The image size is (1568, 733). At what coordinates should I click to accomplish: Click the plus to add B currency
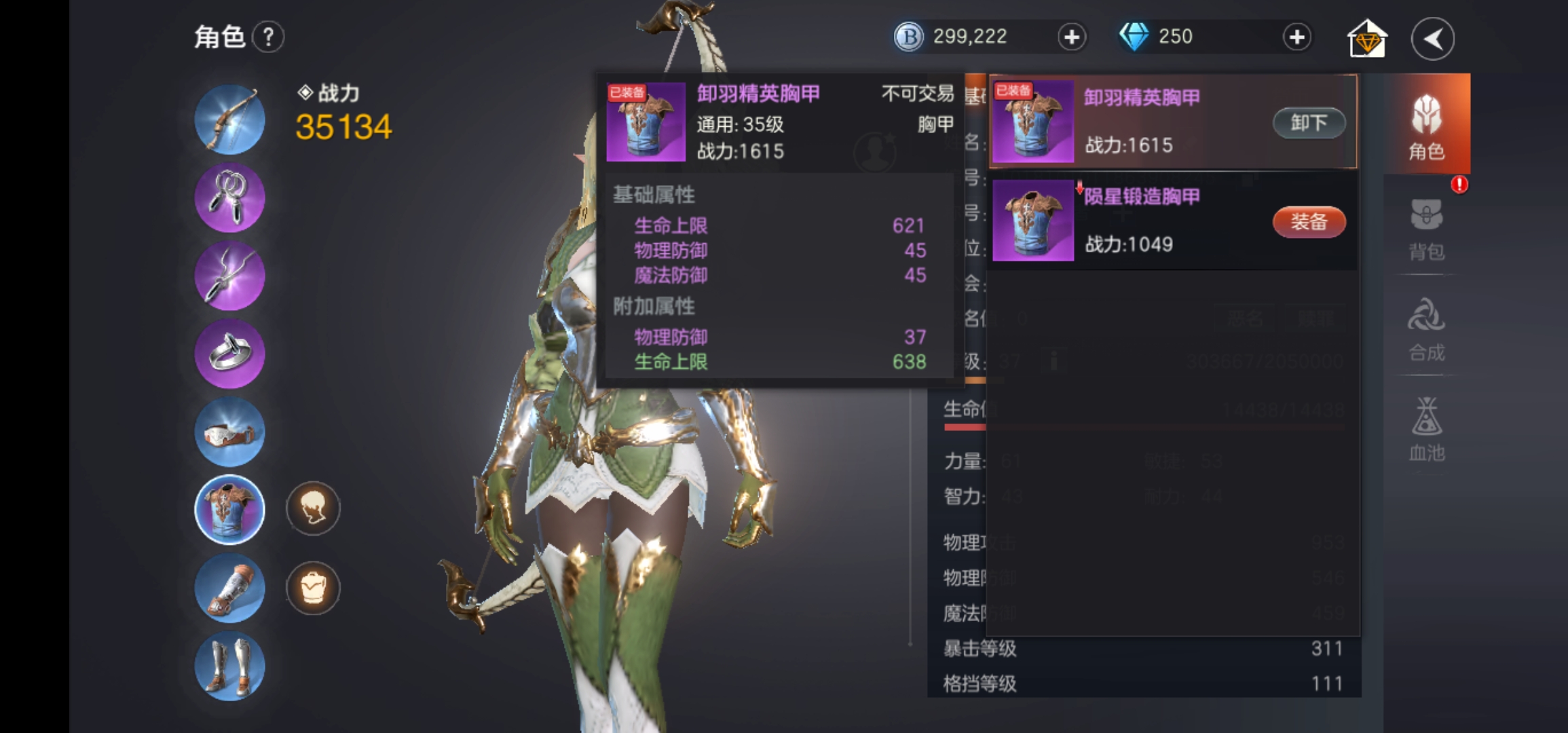tap(1071, 37)
